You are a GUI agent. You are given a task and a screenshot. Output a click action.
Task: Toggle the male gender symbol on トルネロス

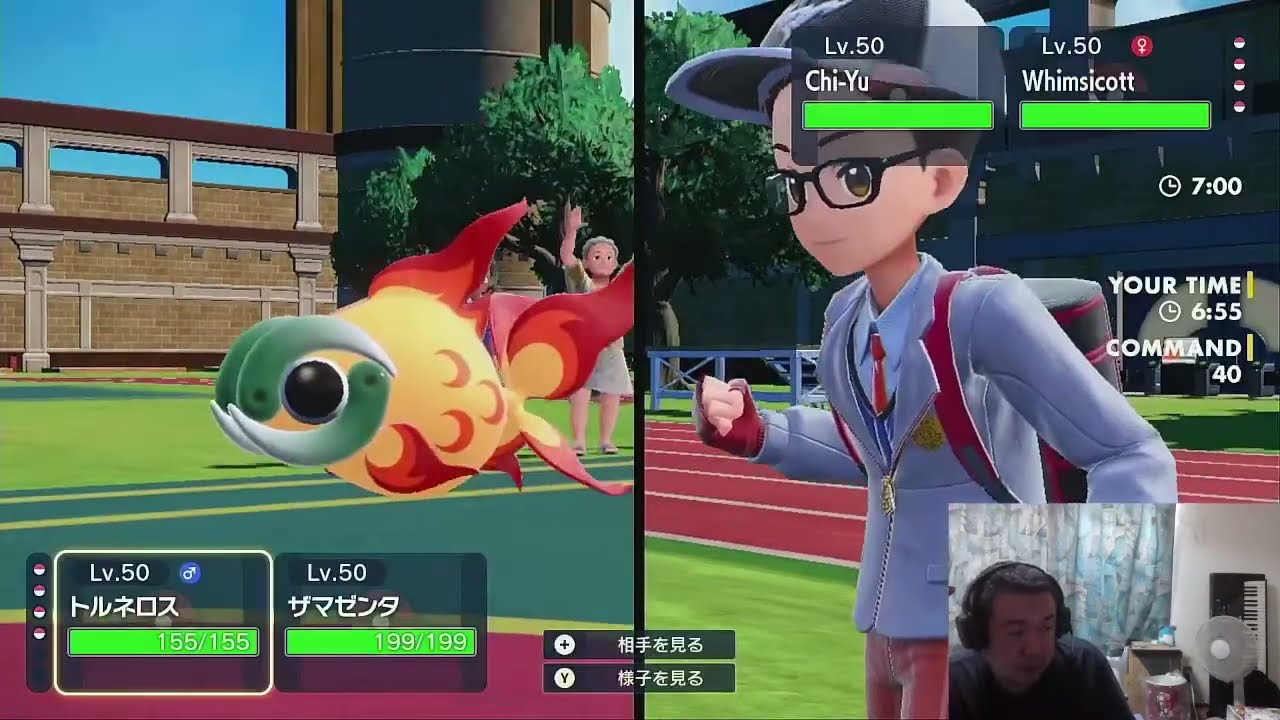point(190,573)
